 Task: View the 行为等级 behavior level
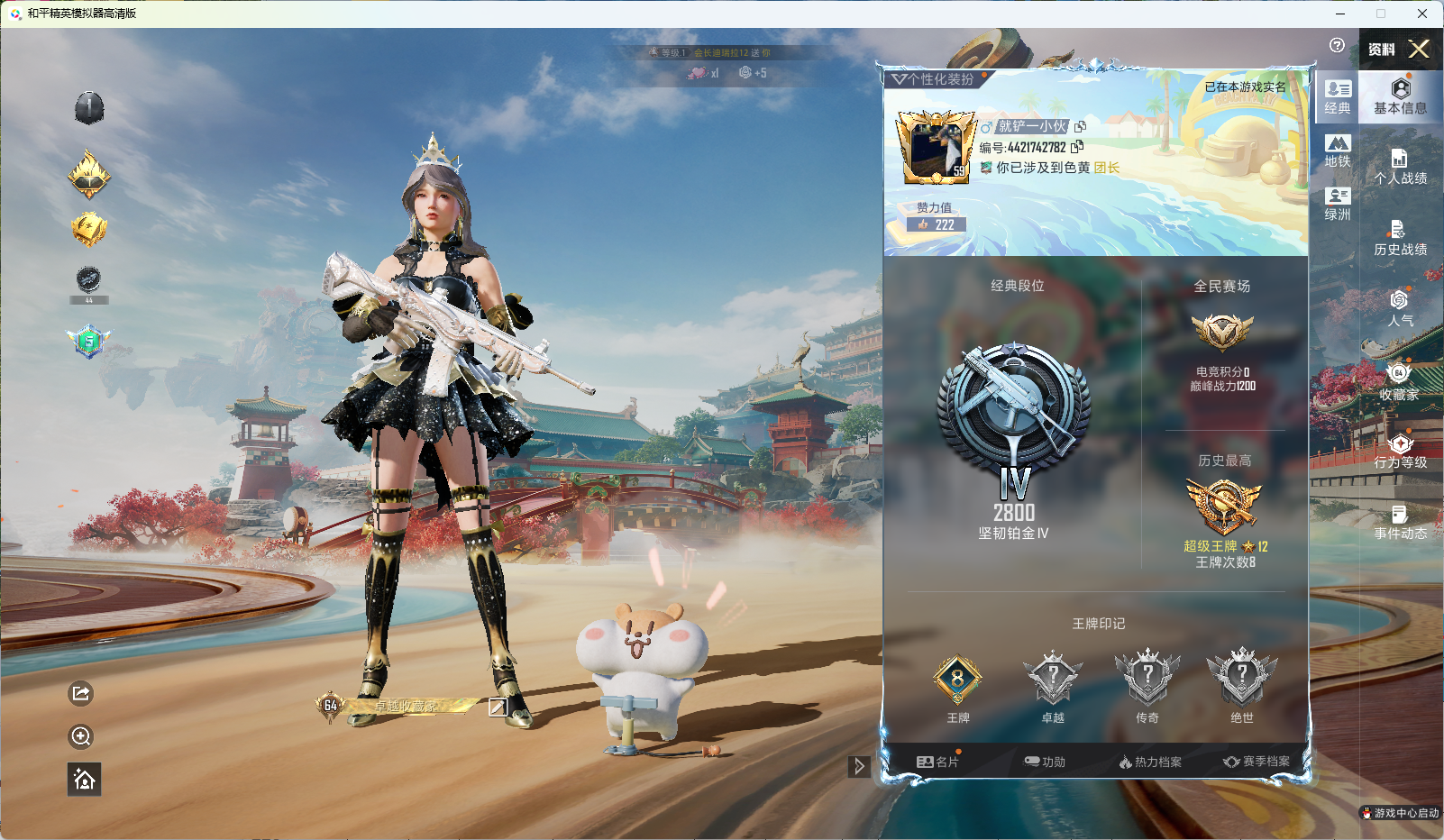pos(1400,452)
